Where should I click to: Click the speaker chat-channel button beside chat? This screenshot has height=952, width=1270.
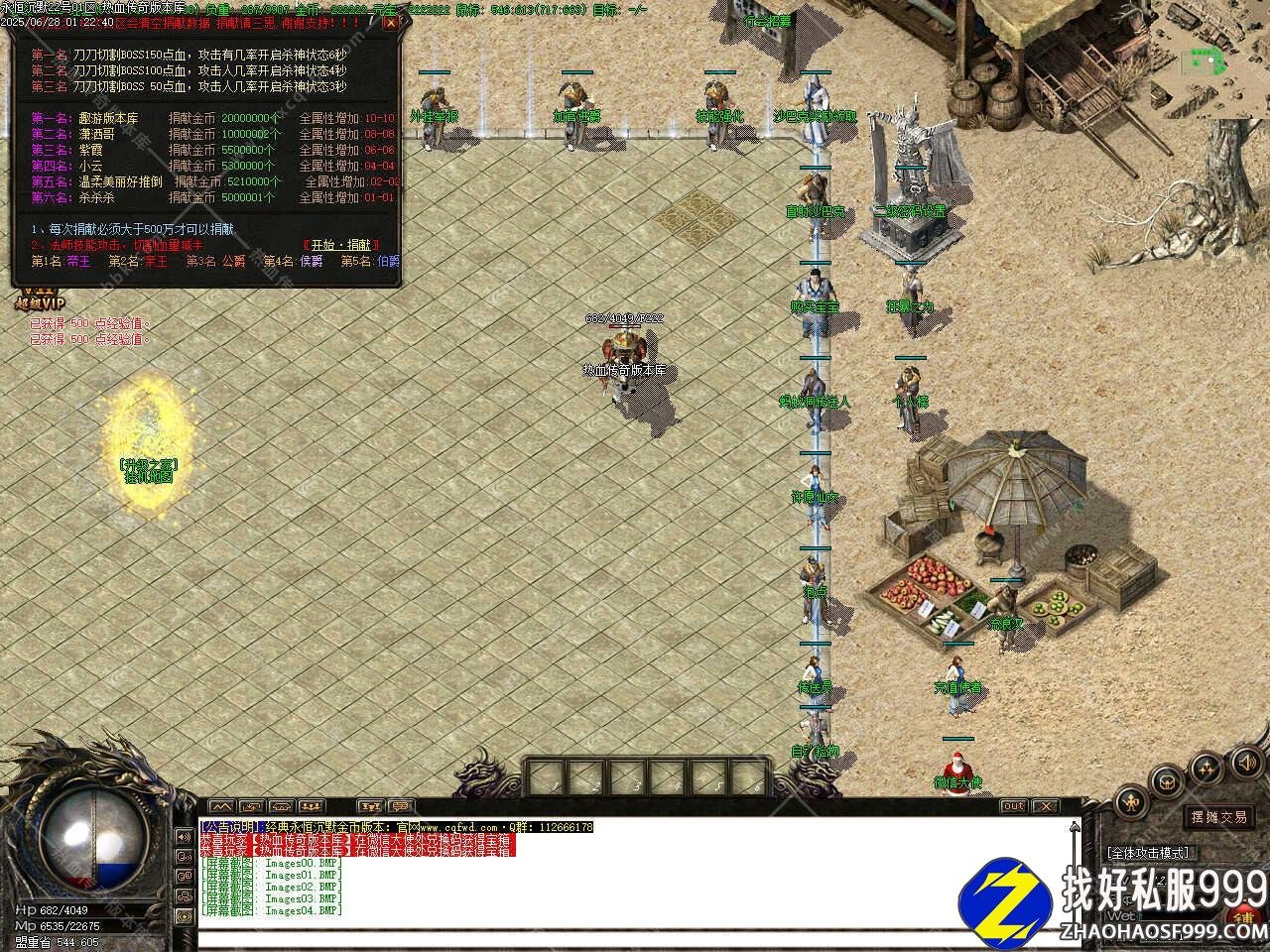[x=184, y=836]
